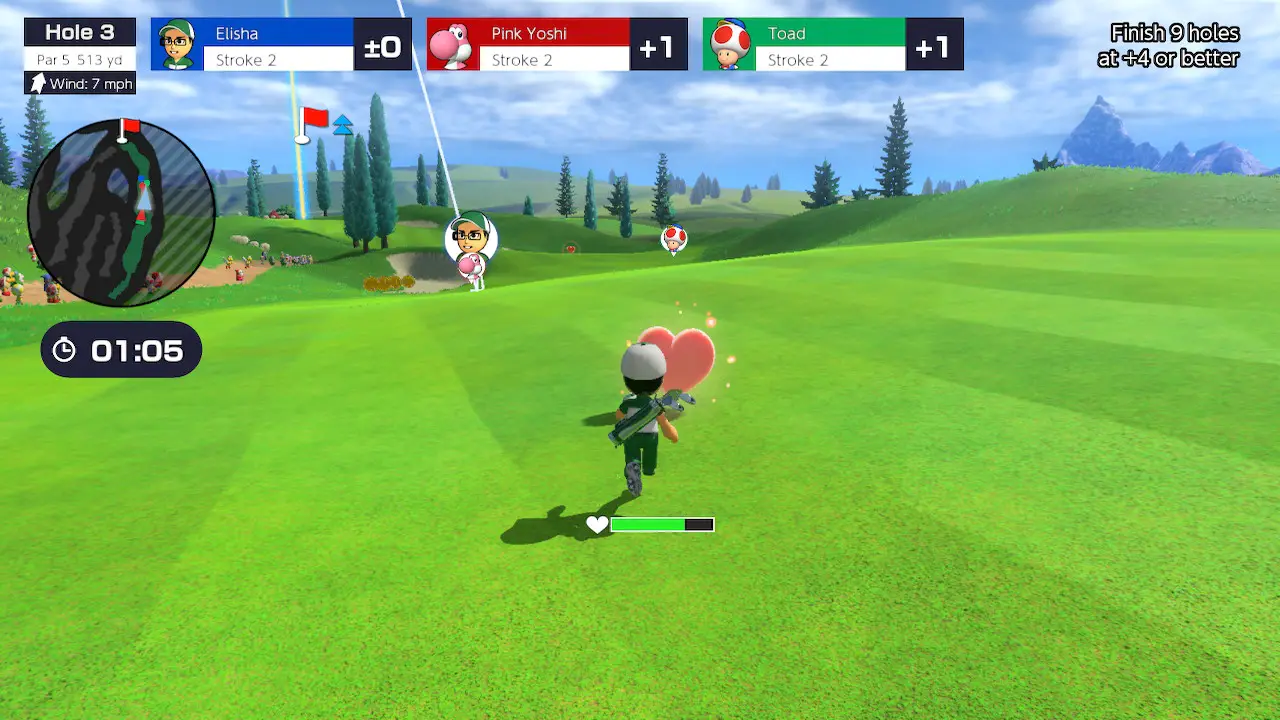Select Pink Yoshi's player scorecard
The width and height of the screenshot is (1280, 720).
[557, 45]
